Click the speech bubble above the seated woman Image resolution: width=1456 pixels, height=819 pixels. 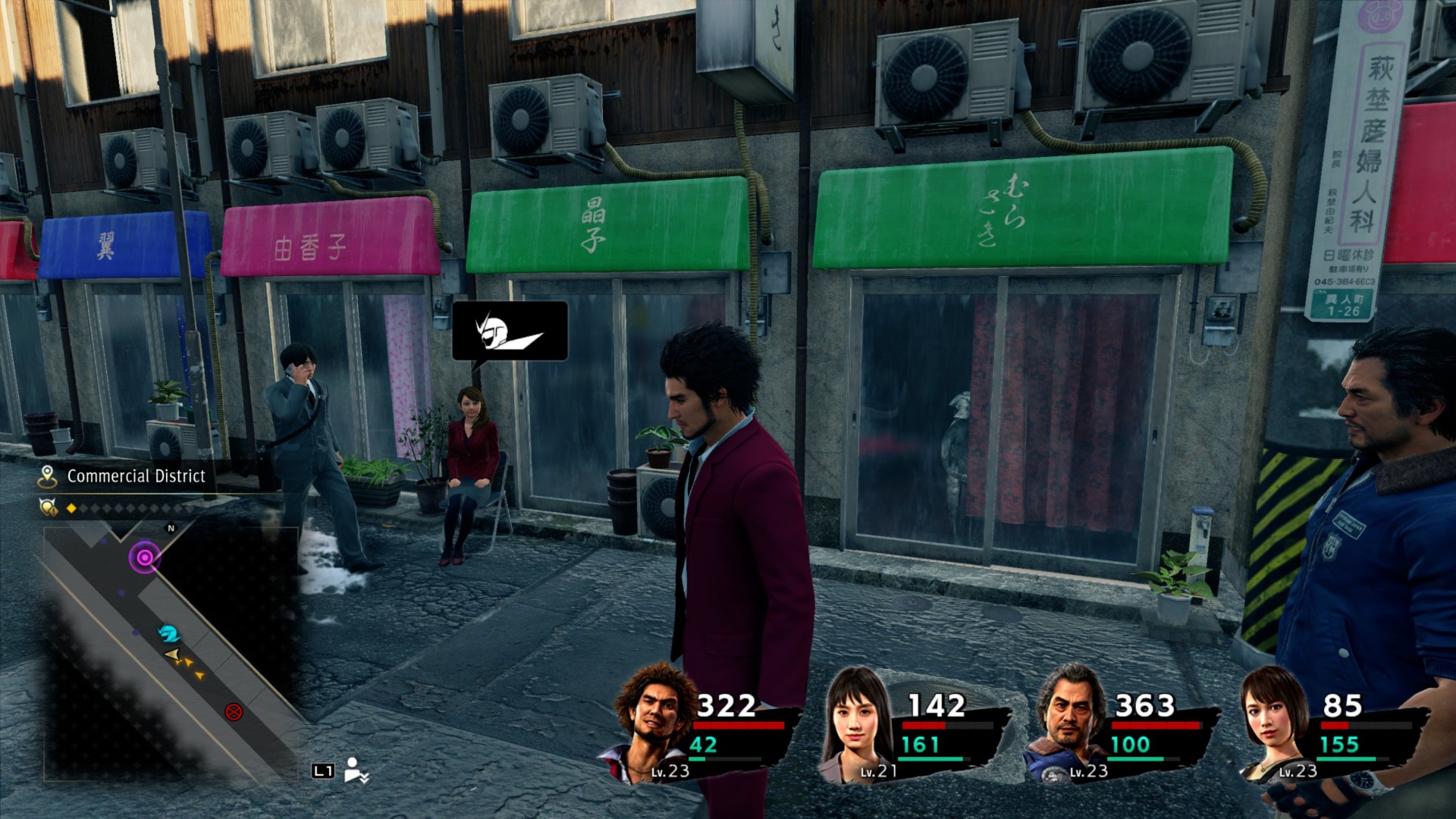(510, 331)
